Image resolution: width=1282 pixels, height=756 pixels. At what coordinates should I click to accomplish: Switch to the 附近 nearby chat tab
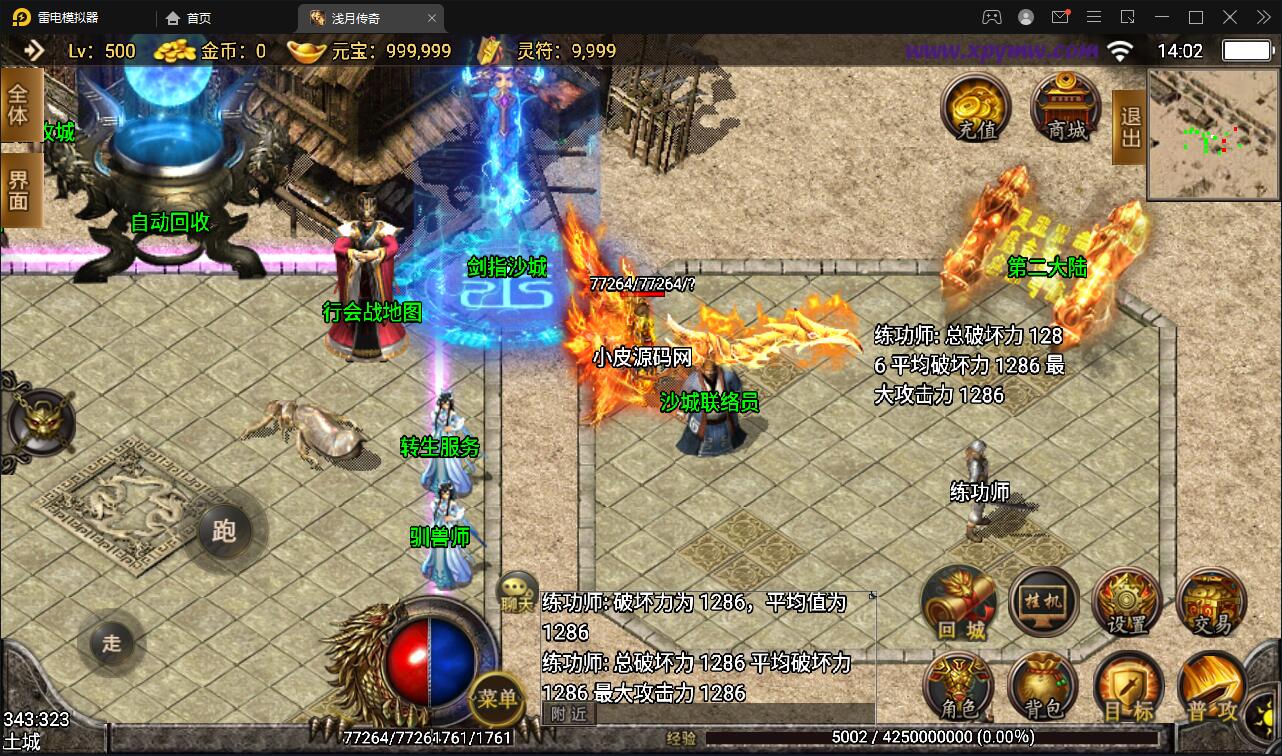569,713
